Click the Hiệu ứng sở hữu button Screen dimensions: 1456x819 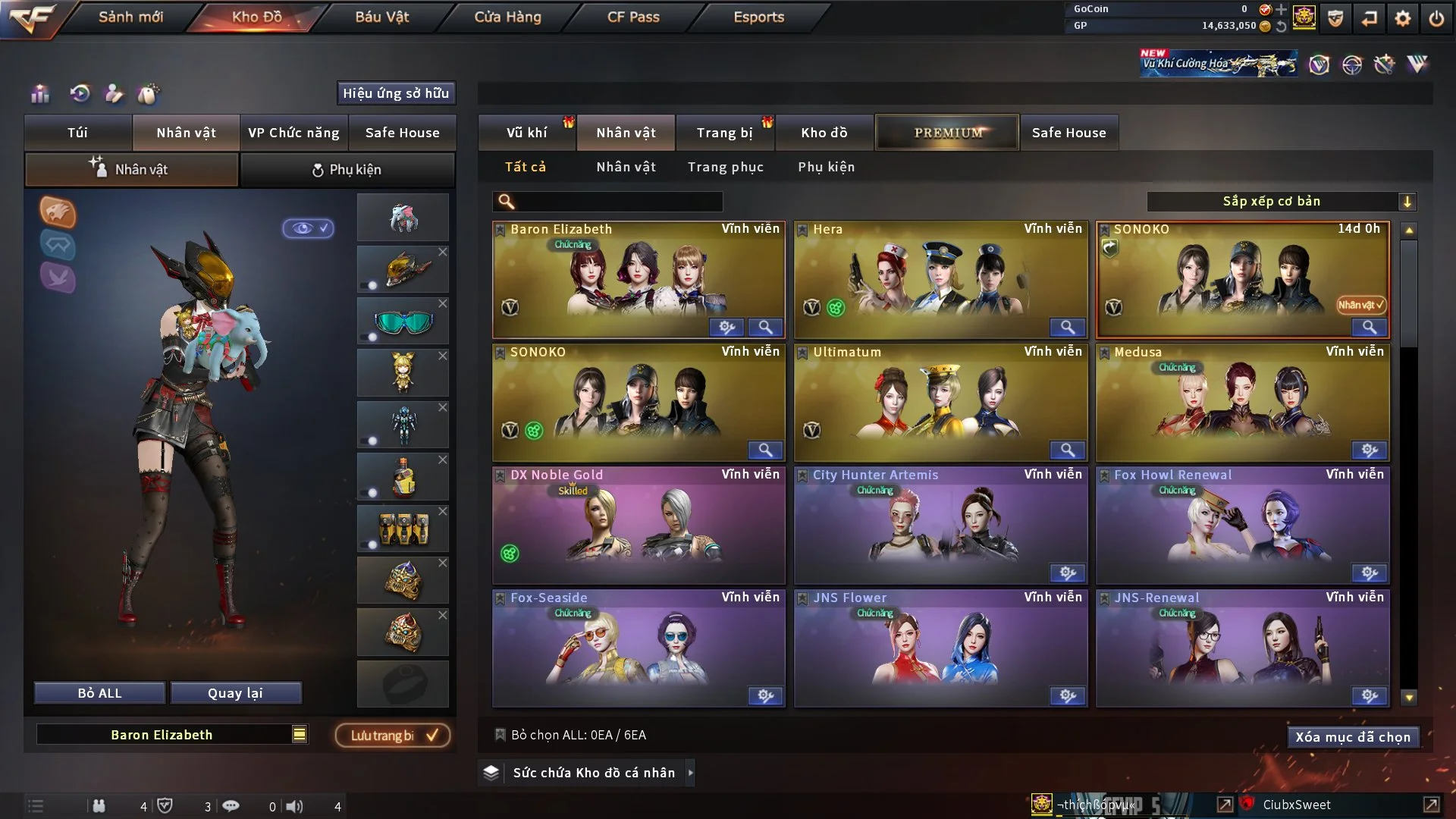pos(396,93)
